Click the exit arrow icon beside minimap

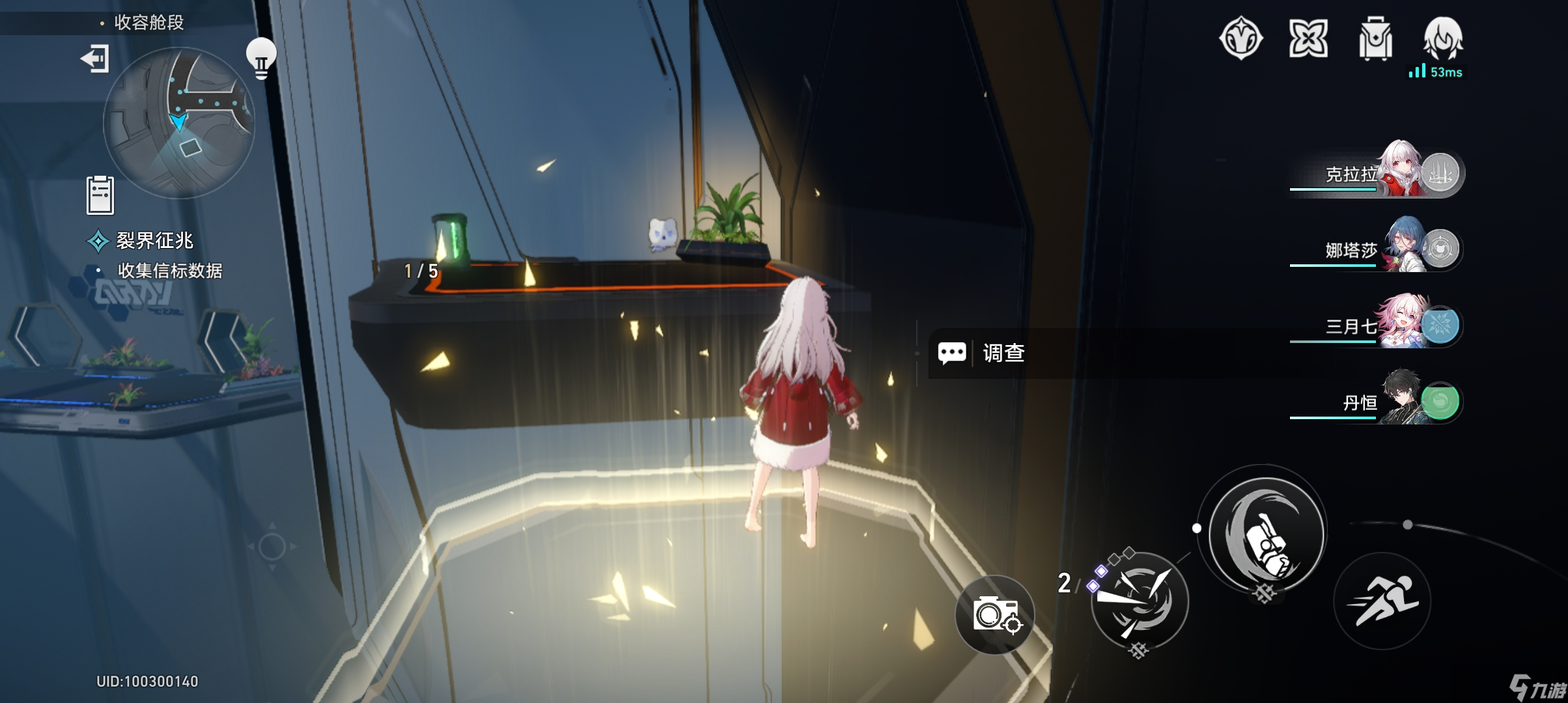(x=95, y=59)
